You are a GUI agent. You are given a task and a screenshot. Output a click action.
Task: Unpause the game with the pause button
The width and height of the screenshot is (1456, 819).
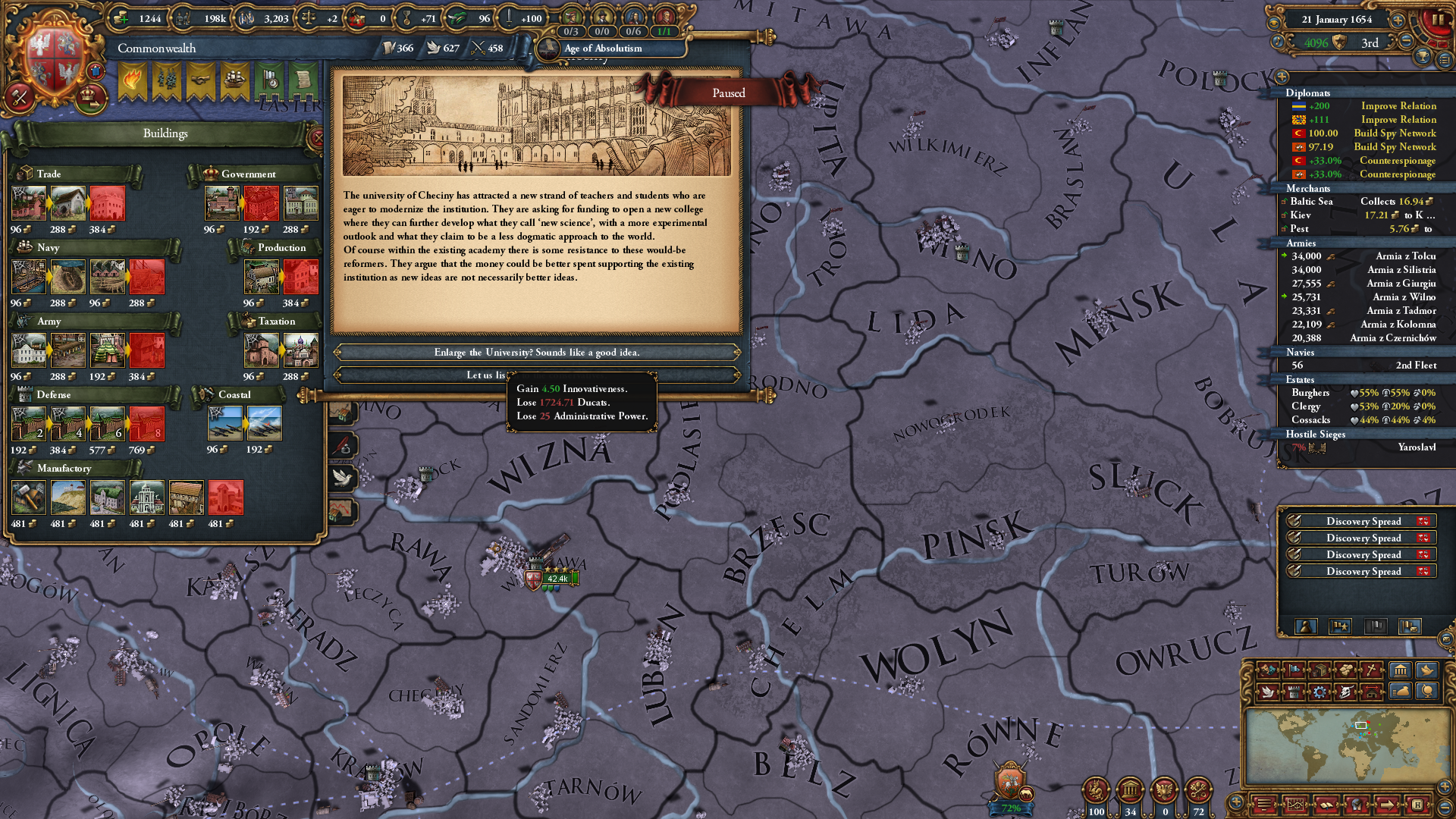pyautogui.click(x=1439, y=20)
